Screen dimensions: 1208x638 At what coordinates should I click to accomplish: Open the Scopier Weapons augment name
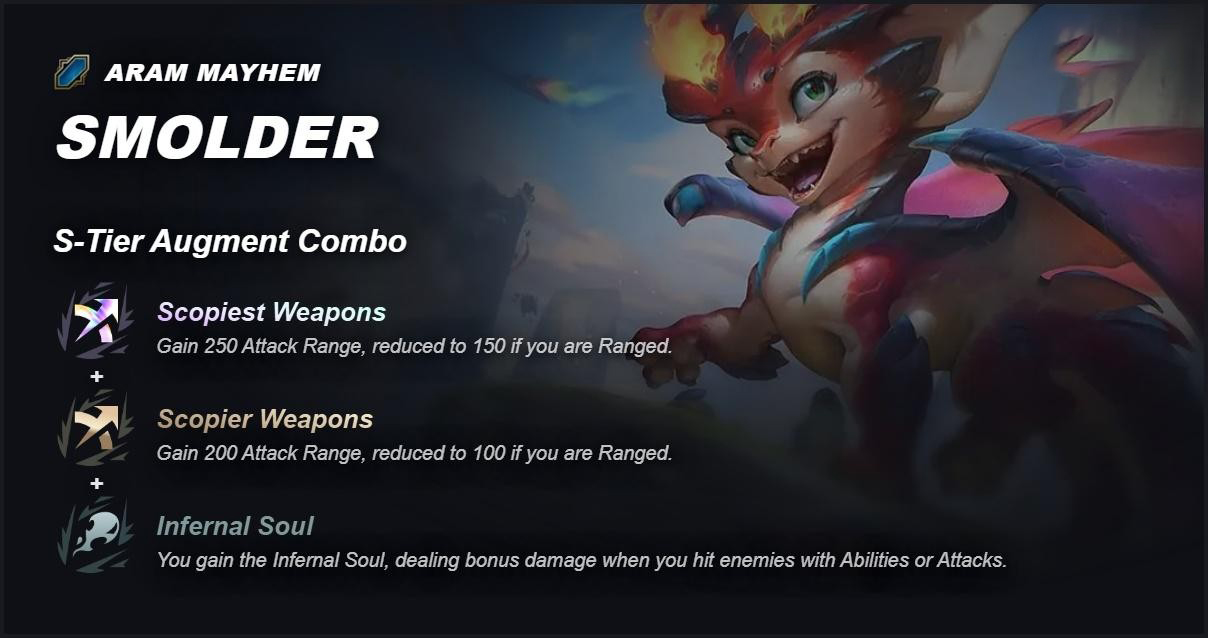click(265, 419)
